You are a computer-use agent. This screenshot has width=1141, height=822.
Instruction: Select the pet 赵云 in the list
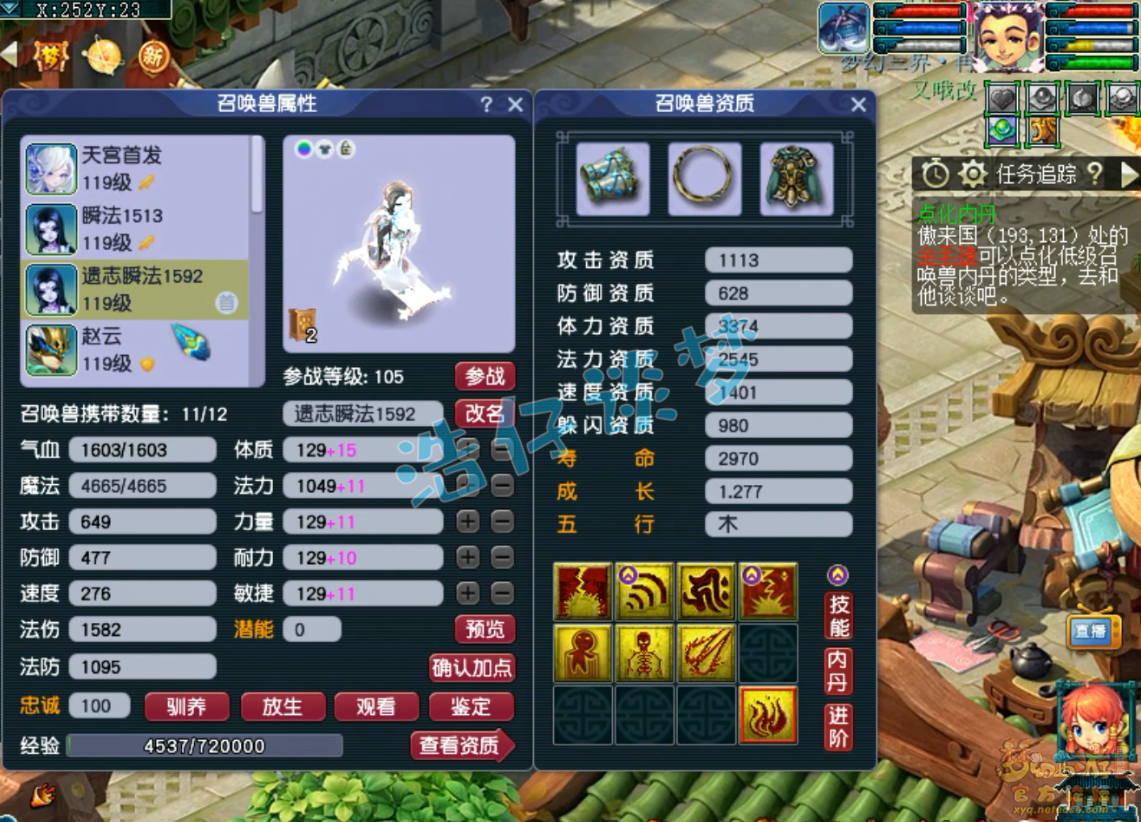[x=135, y=350]
